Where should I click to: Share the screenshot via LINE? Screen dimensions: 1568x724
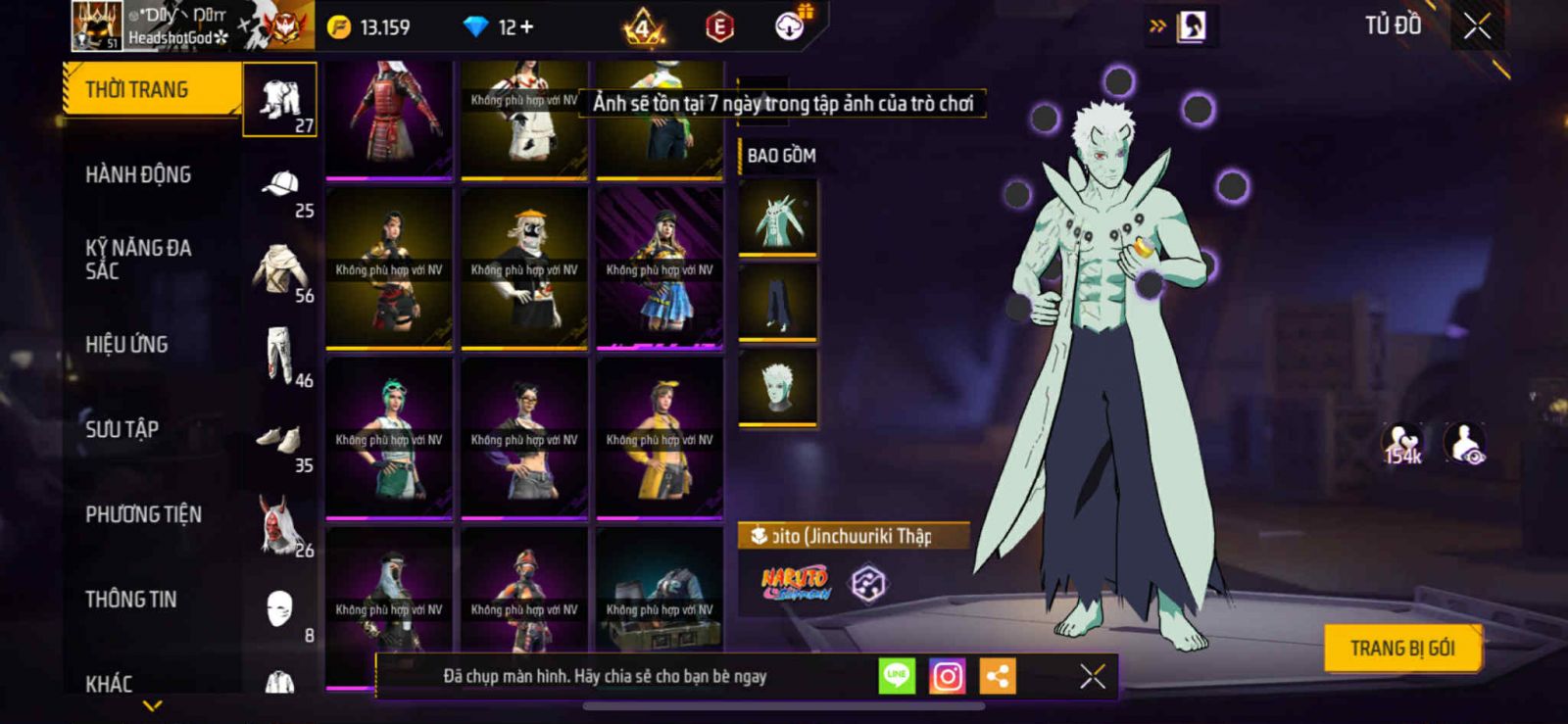[896, 676]
